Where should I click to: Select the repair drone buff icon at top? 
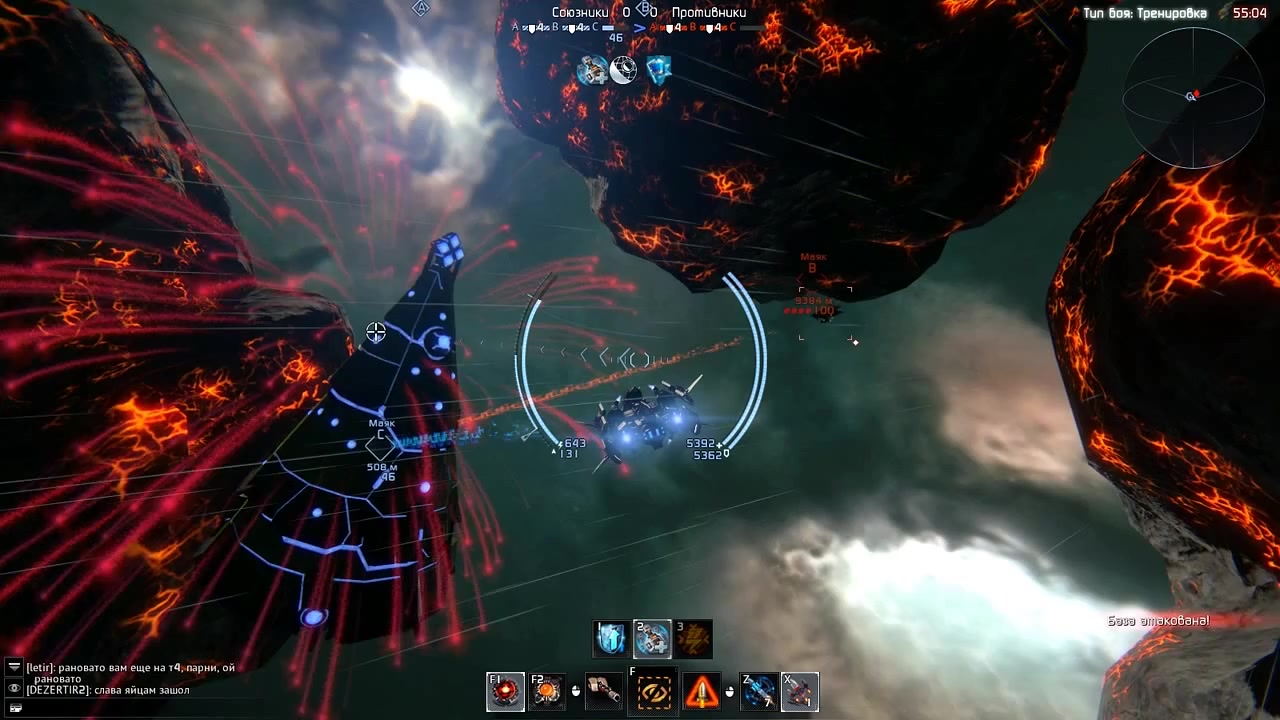[592, 70]
